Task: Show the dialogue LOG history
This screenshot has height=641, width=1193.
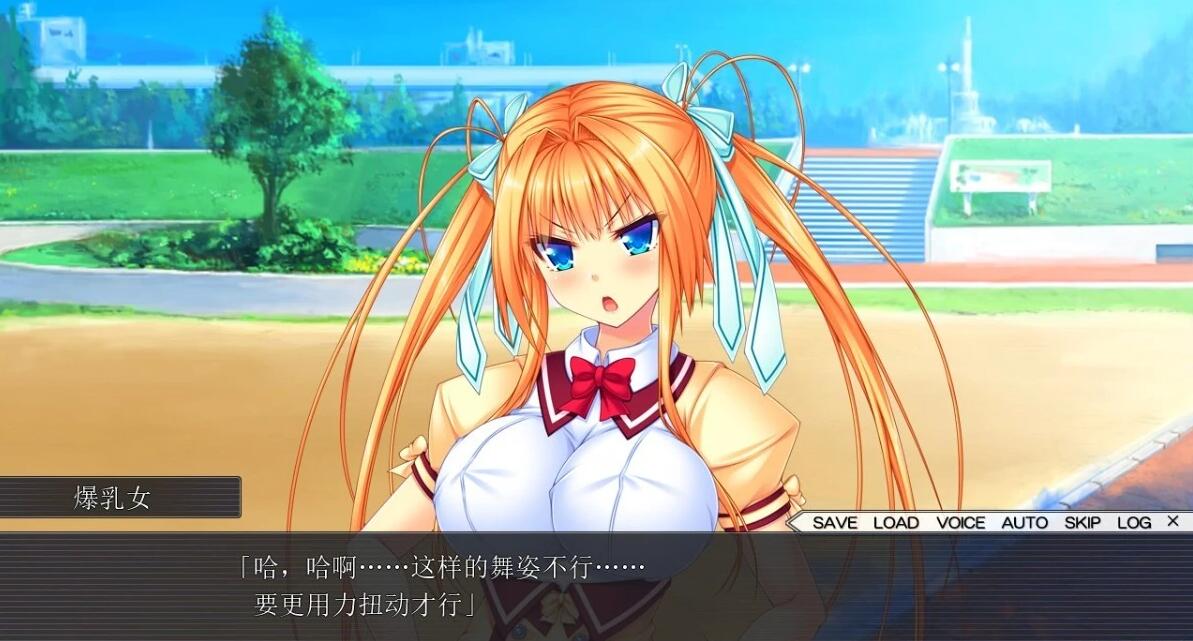Action: pyautogui.click(x=1134, y=522)
